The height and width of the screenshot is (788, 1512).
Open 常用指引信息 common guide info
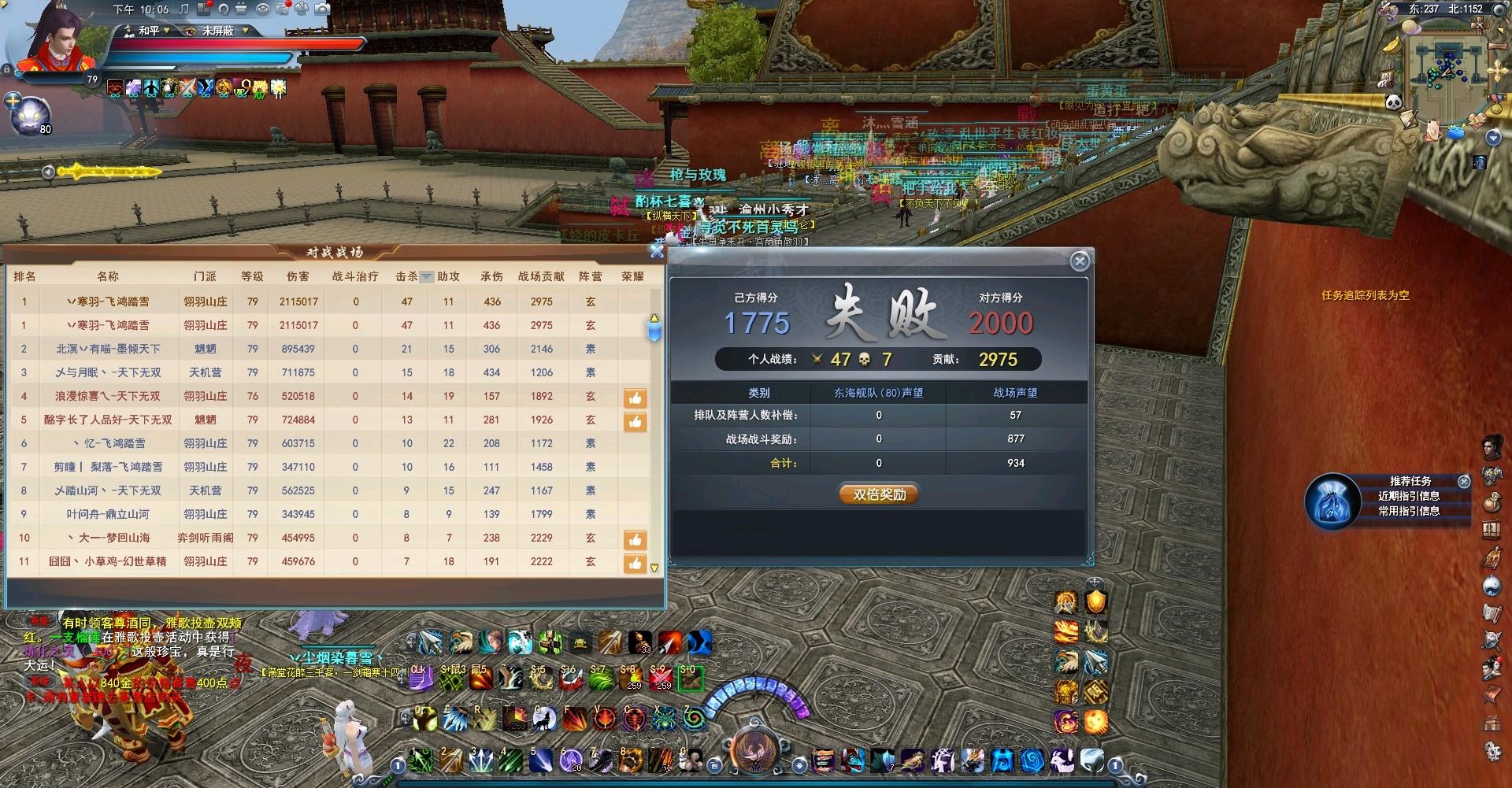pos(1408,511)
